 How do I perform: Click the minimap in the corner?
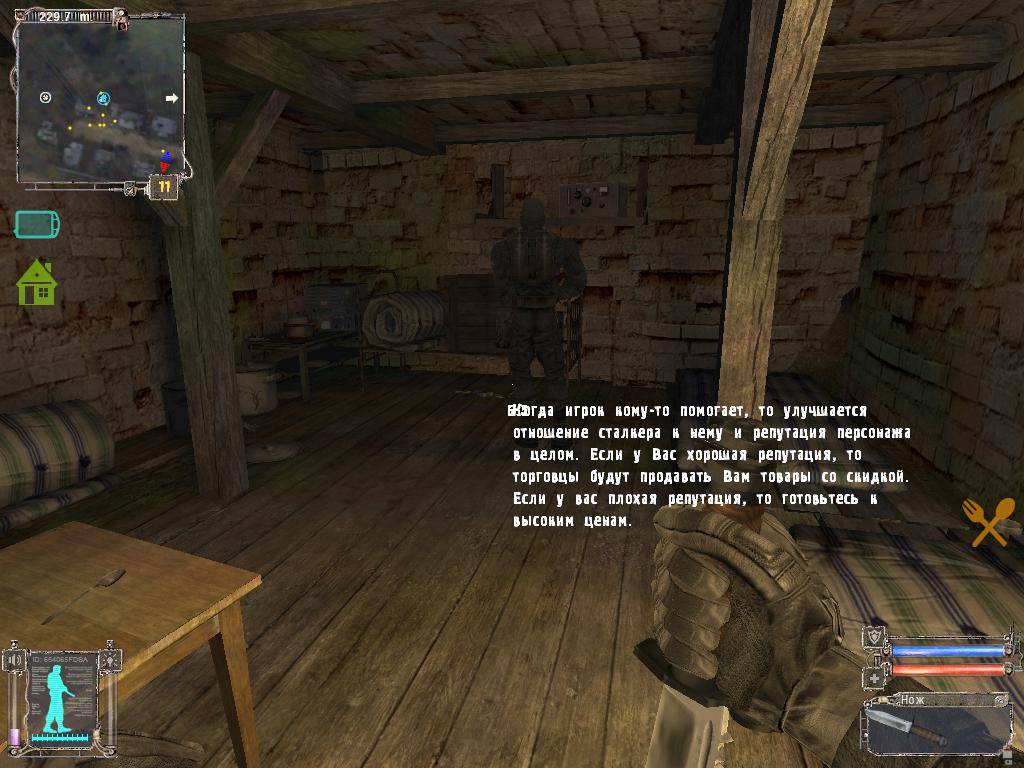coord(100,100)
